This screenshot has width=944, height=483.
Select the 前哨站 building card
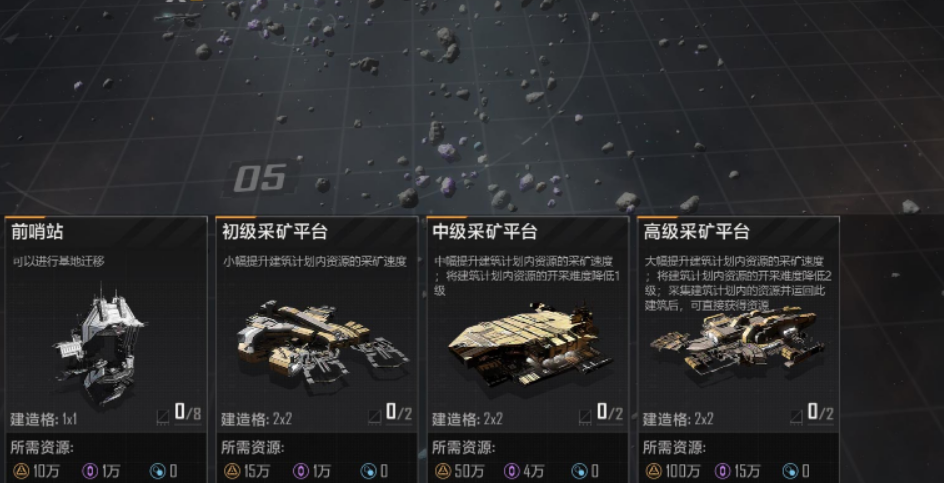pos(105,340)
